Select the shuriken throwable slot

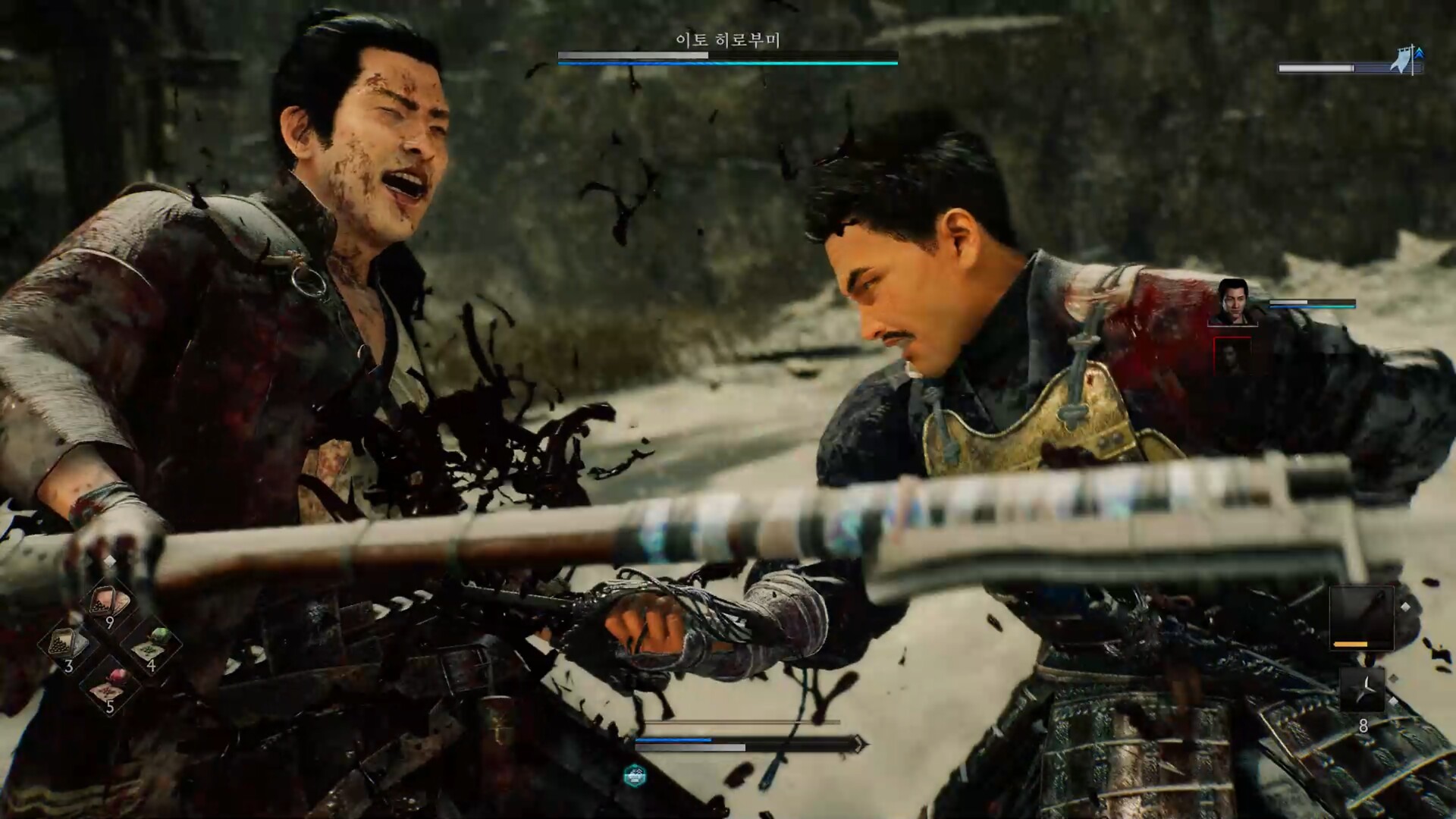coord(1362,690)
